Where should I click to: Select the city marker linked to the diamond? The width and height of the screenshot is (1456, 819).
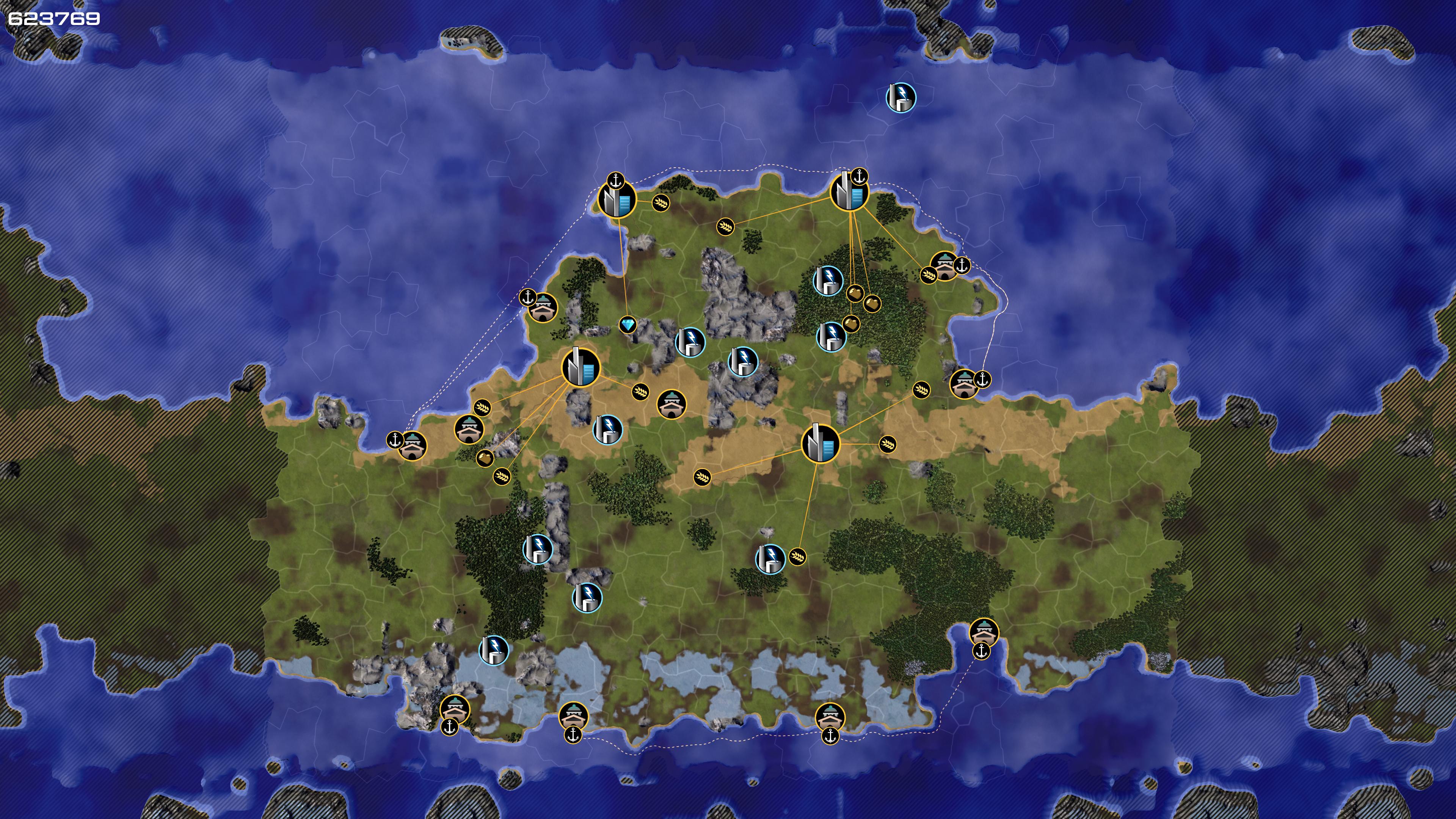[617, 199]
